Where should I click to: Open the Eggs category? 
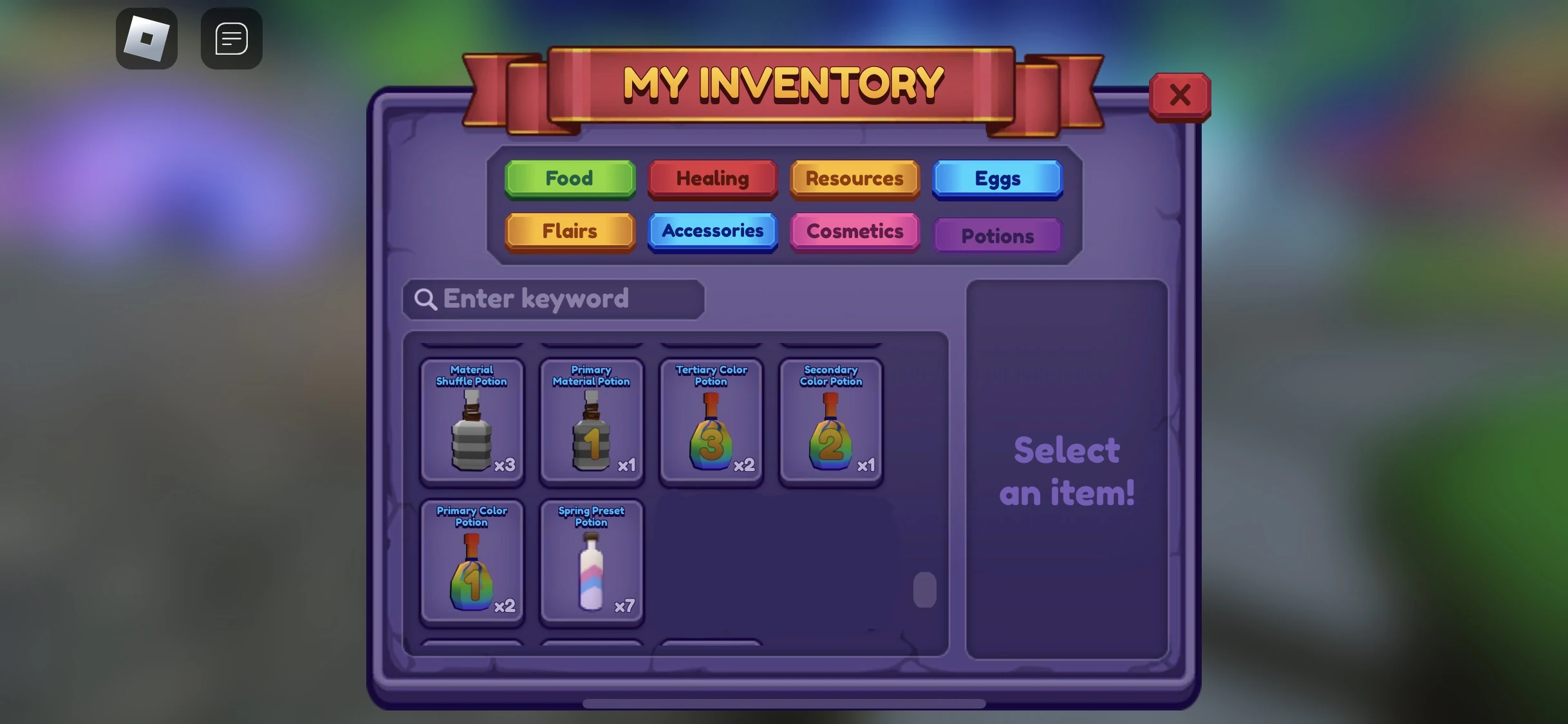point(997,179)
